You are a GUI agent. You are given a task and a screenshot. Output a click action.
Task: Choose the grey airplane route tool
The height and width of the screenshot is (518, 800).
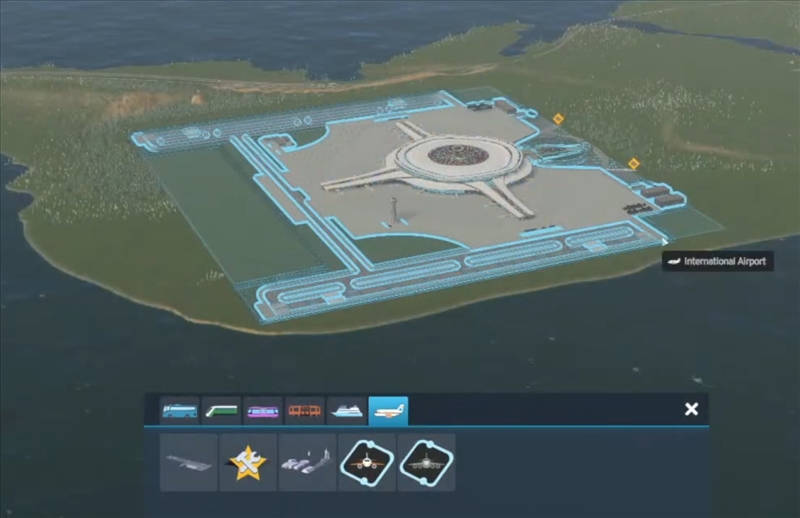point(426,462)
